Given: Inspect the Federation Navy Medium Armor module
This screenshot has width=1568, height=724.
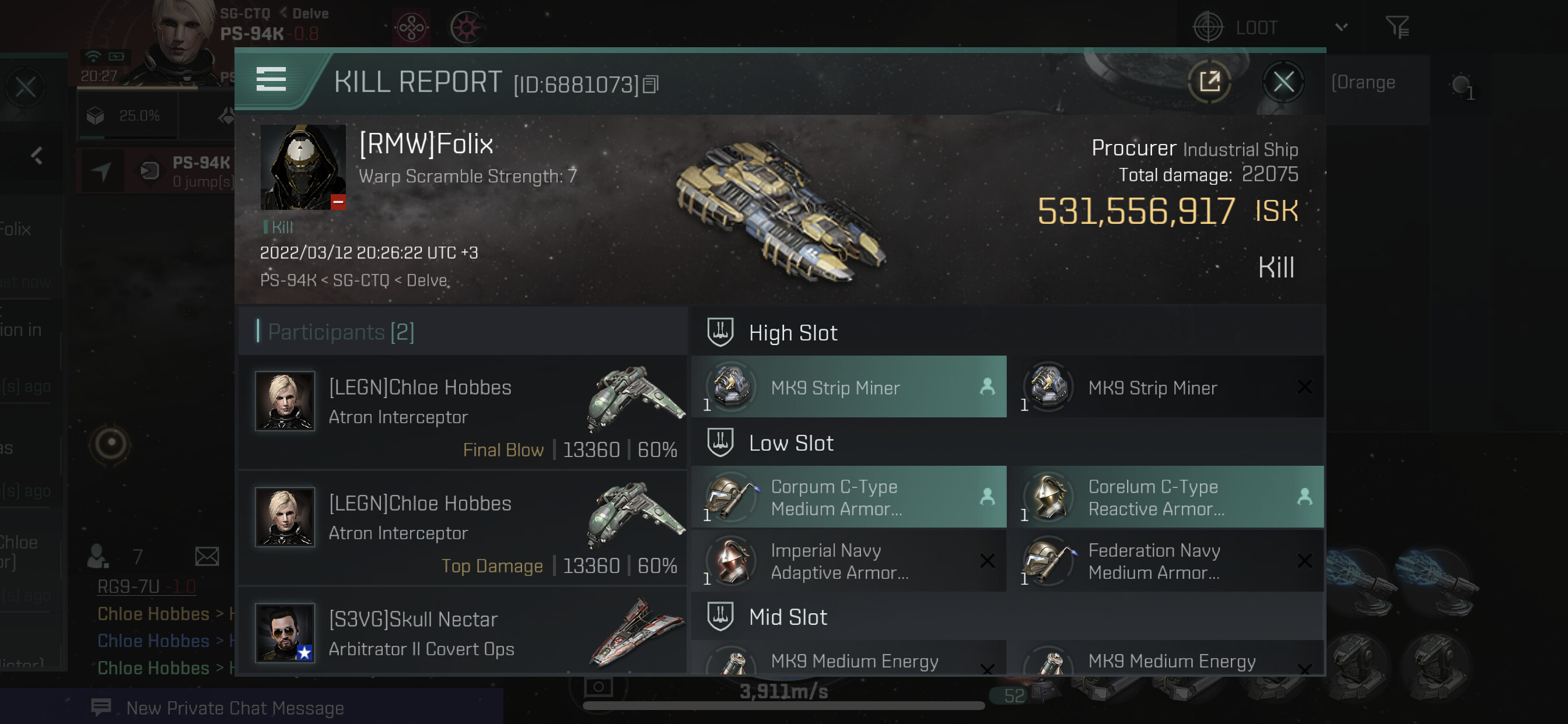Looking at the screenshot, I should pyautogui.click(x=1165, y=561).
